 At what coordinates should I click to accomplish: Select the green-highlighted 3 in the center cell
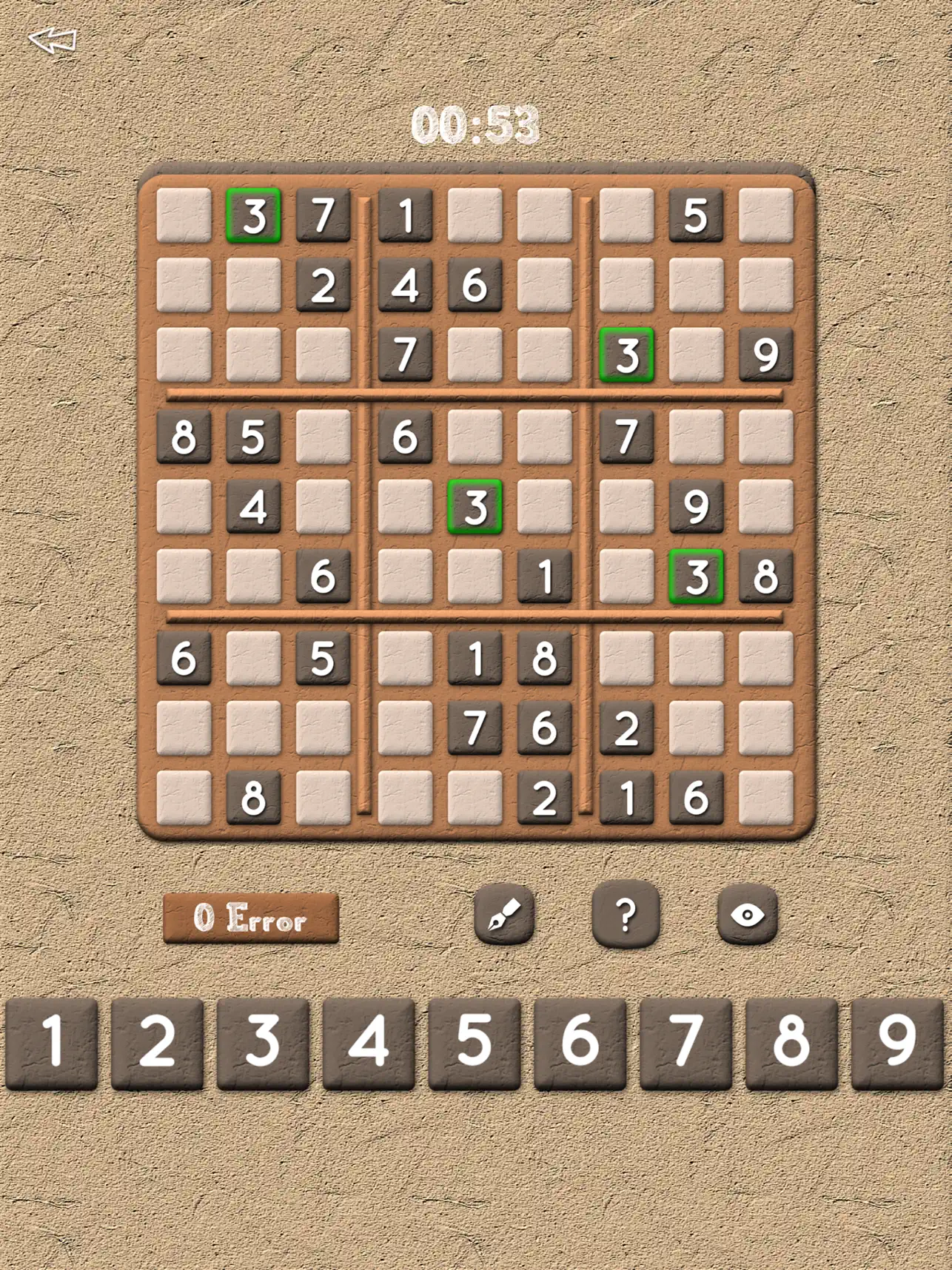(475, 506)
